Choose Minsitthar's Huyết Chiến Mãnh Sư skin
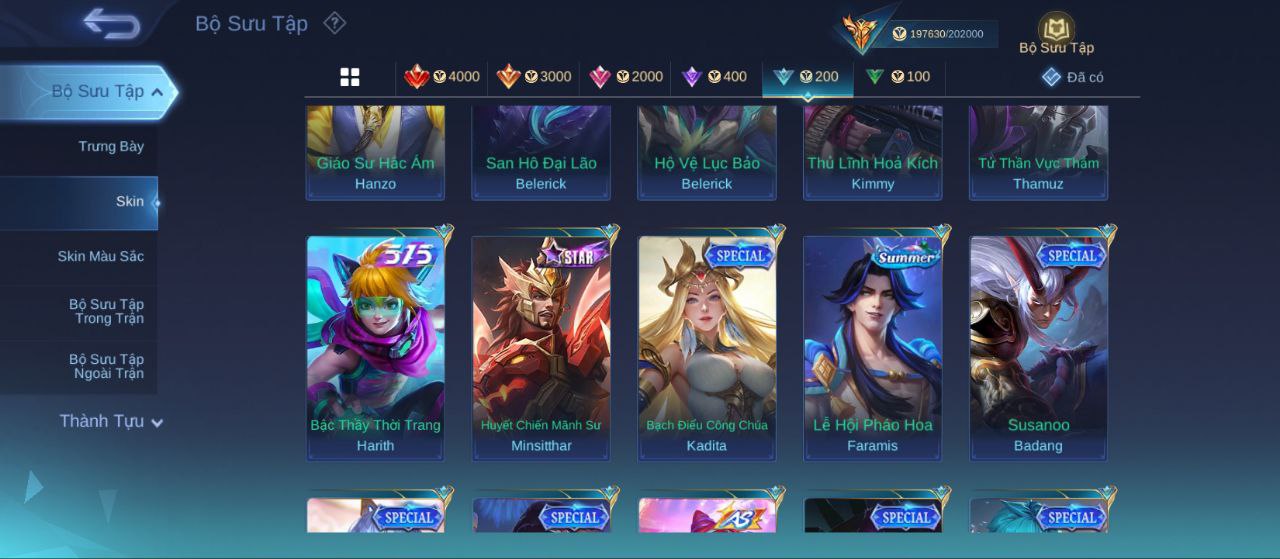The height and width of the screenshot is (559, 1280). 541,347
